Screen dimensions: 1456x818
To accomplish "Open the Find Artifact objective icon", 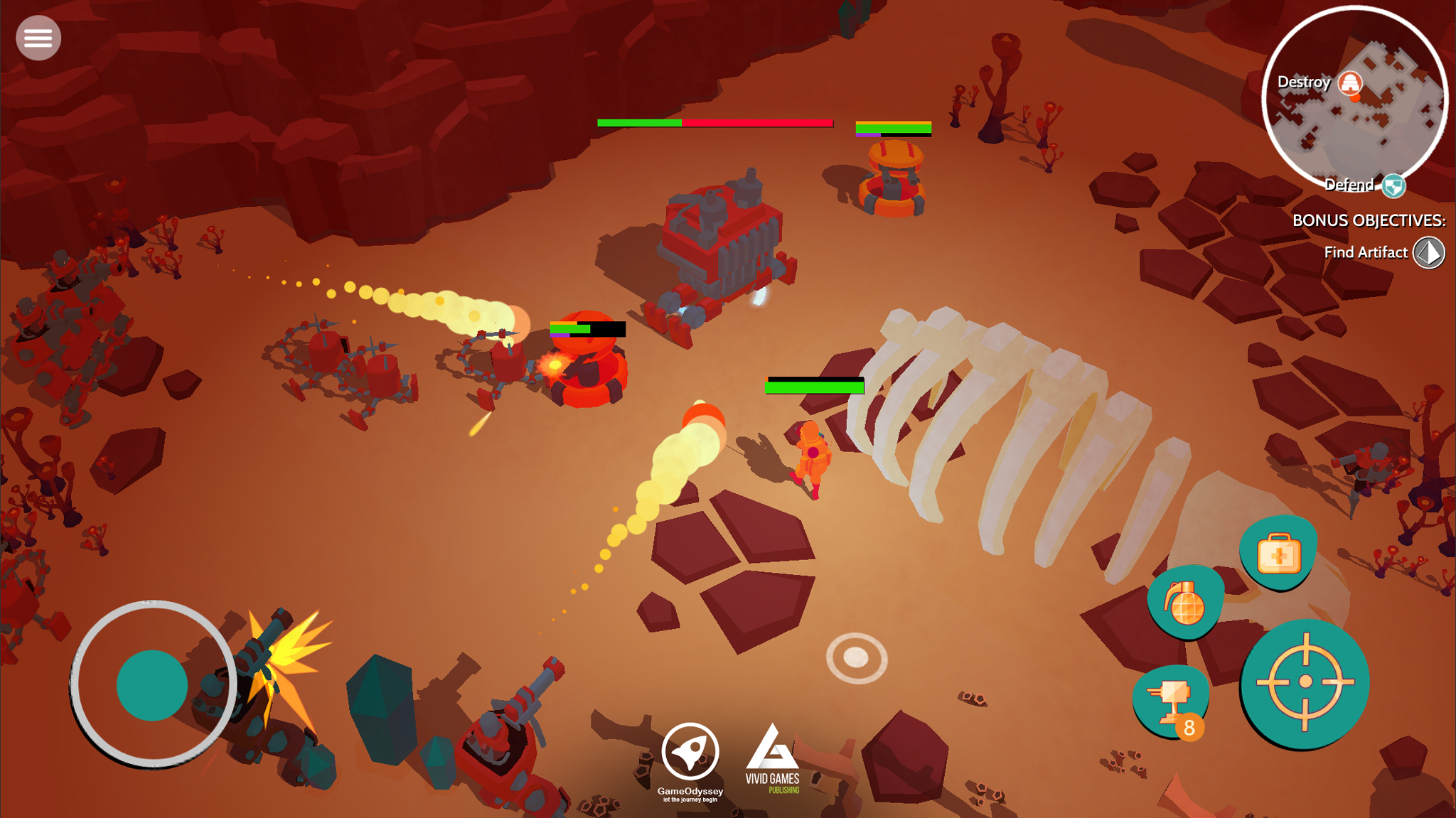I will pos(1430,252).
